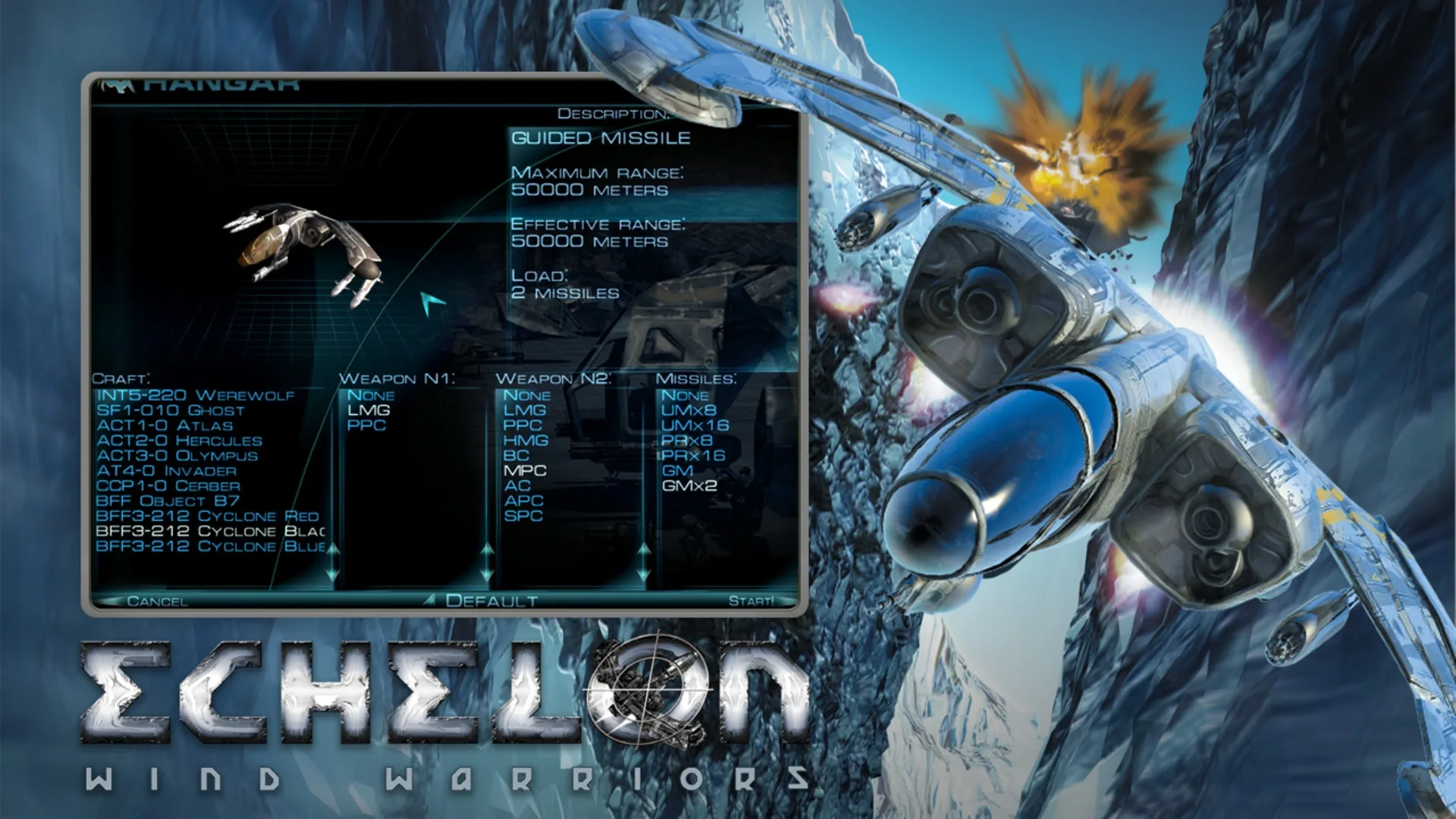Click the down arrow under the Missiles list
The image size is (1456, 819).
(x=796, y=575)
